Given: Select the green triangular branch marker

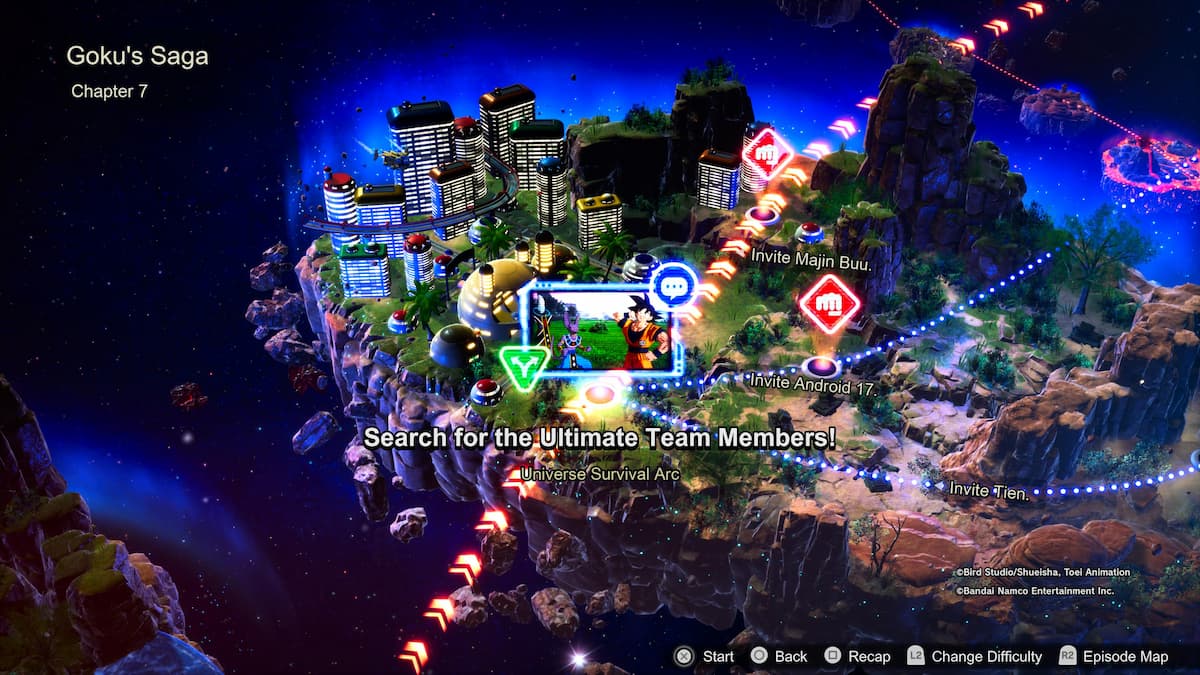Looking at the screenshot, I should (x=523, y=367).
